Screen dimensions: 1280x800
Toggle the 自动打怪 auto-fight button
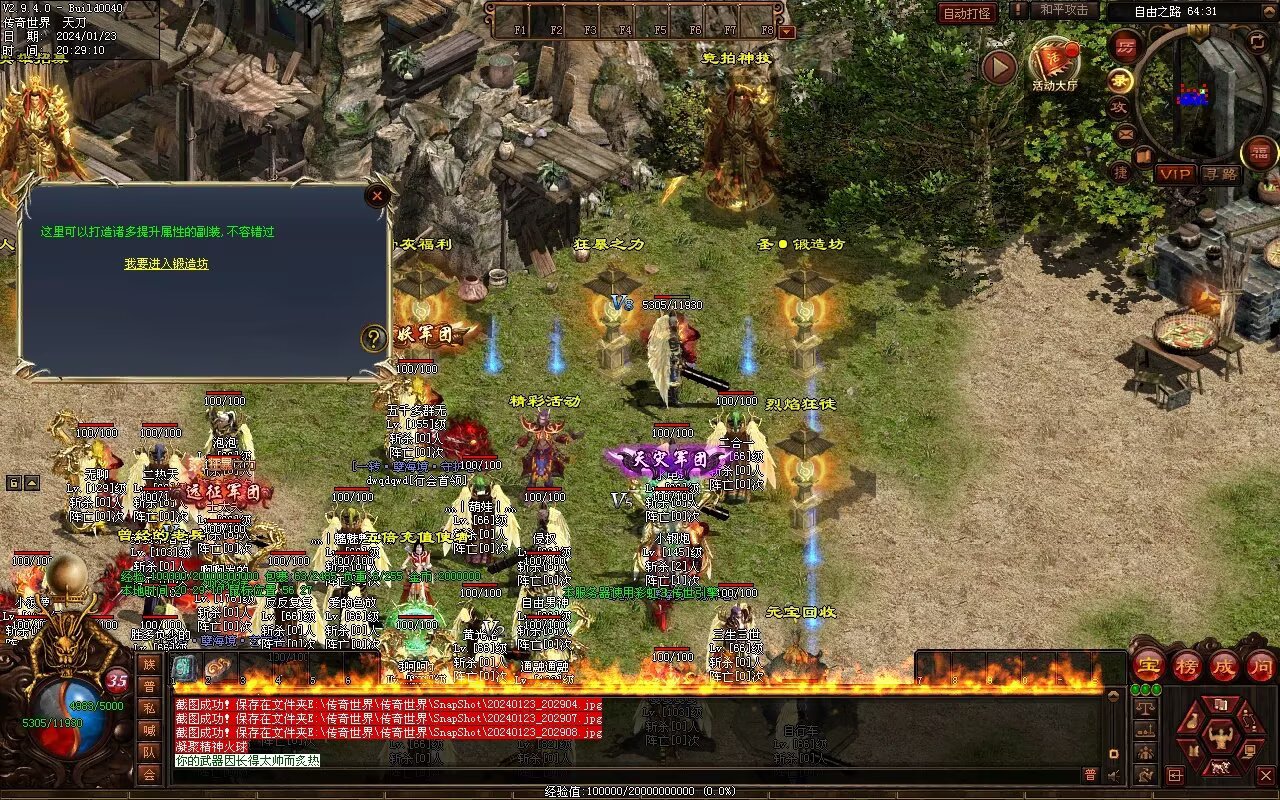(x=967, y=13)
